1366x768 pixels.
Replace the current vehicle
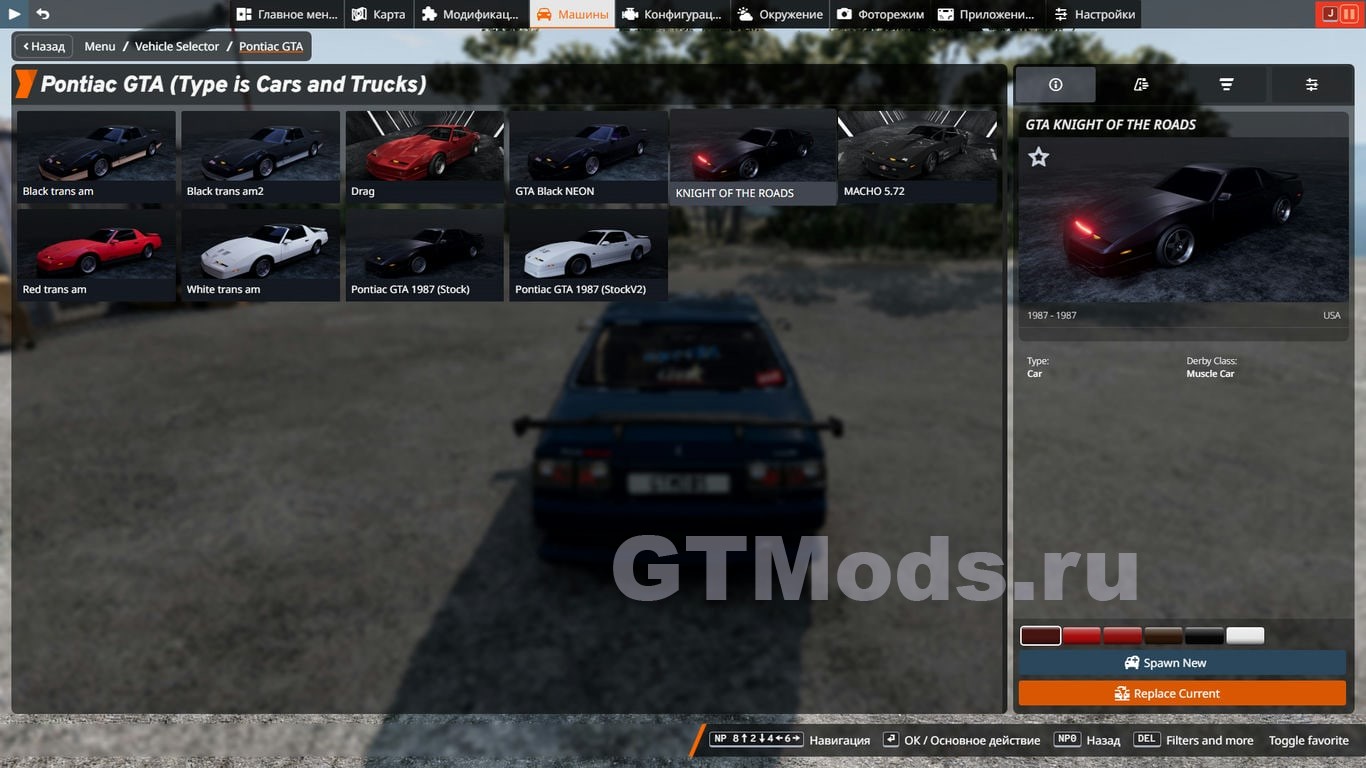pos(1182,693)
